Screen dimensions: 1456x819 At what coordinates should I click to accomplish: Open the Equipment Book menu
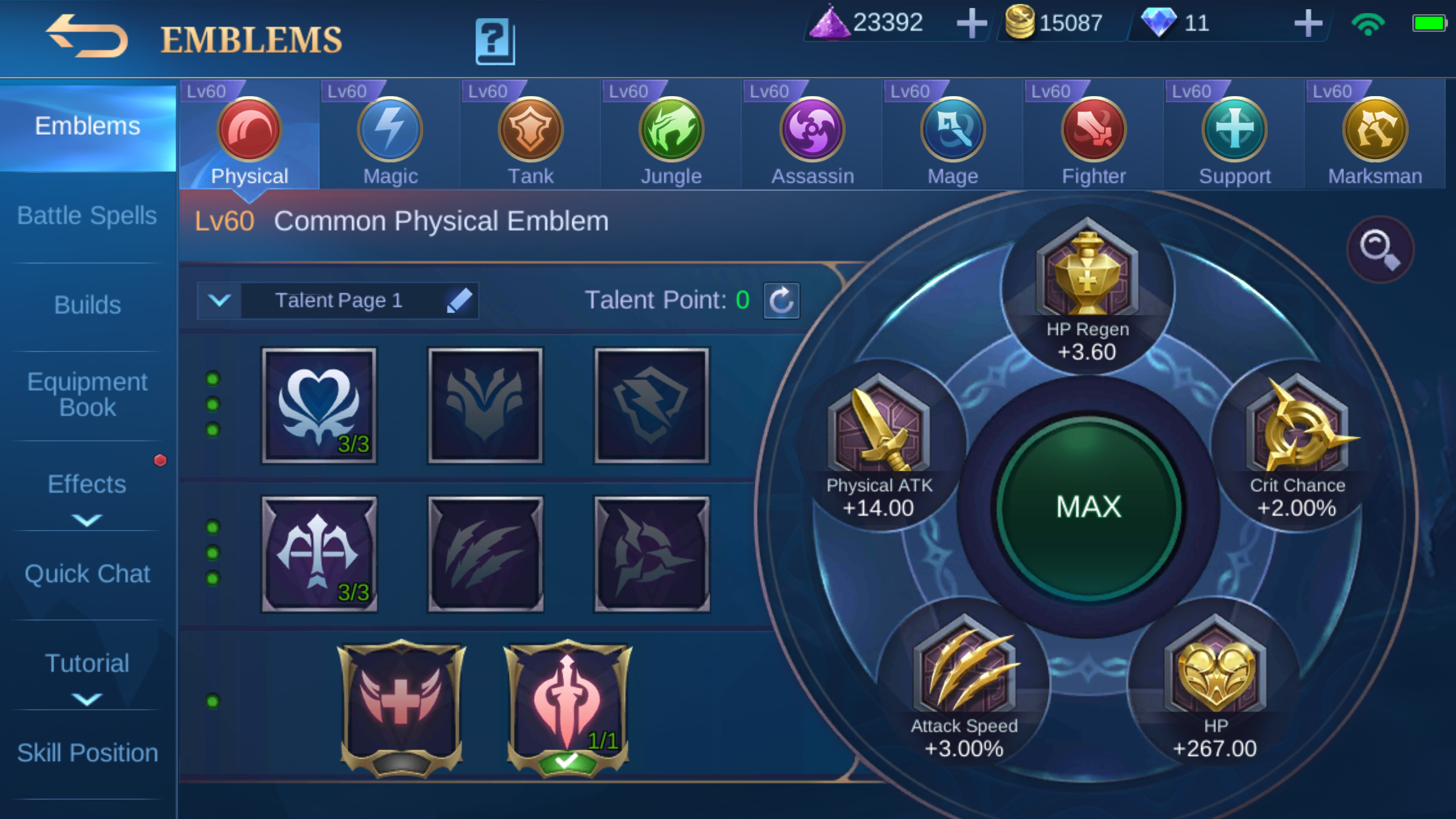87,394
